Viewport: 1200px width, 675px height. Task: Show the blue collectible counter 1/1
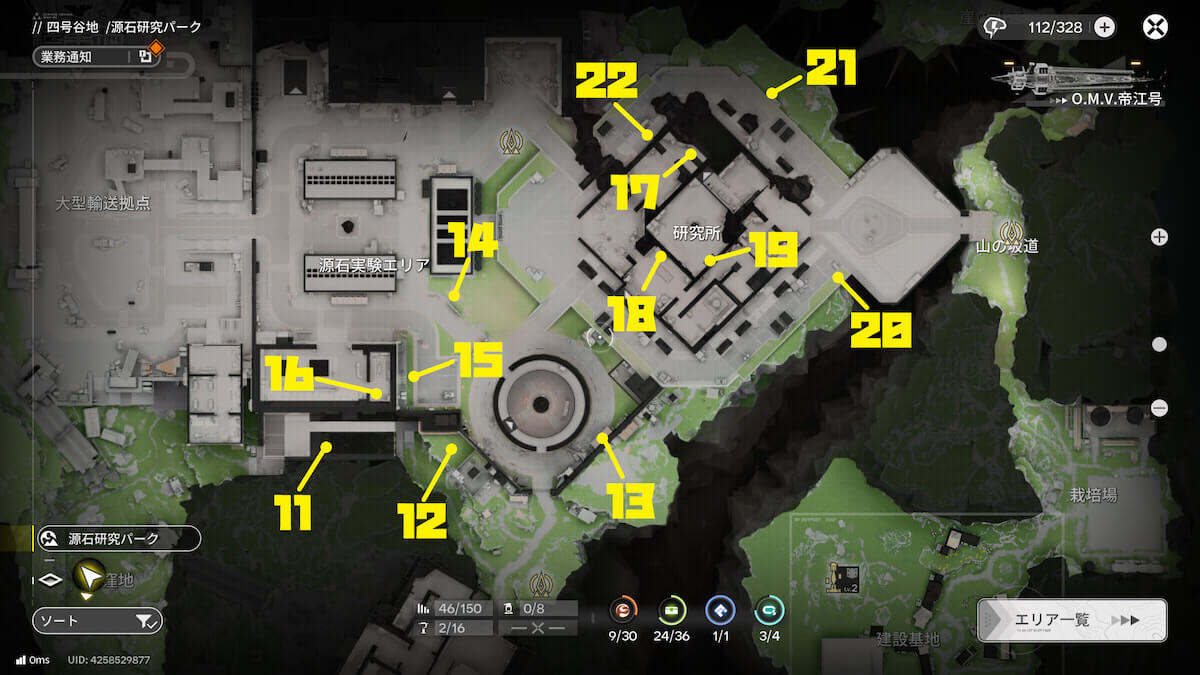720,610
